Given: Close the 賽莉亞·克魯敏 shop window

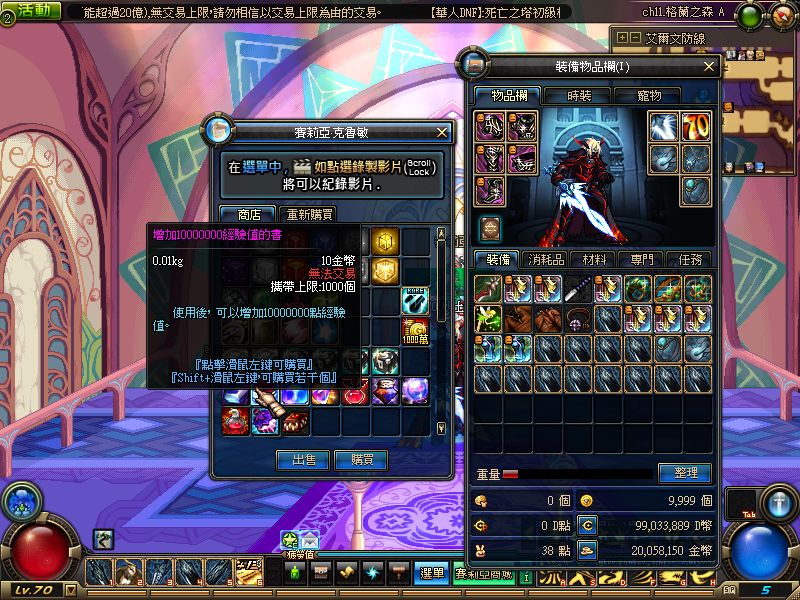Looking at the screenshot, I should pos(443,132).
